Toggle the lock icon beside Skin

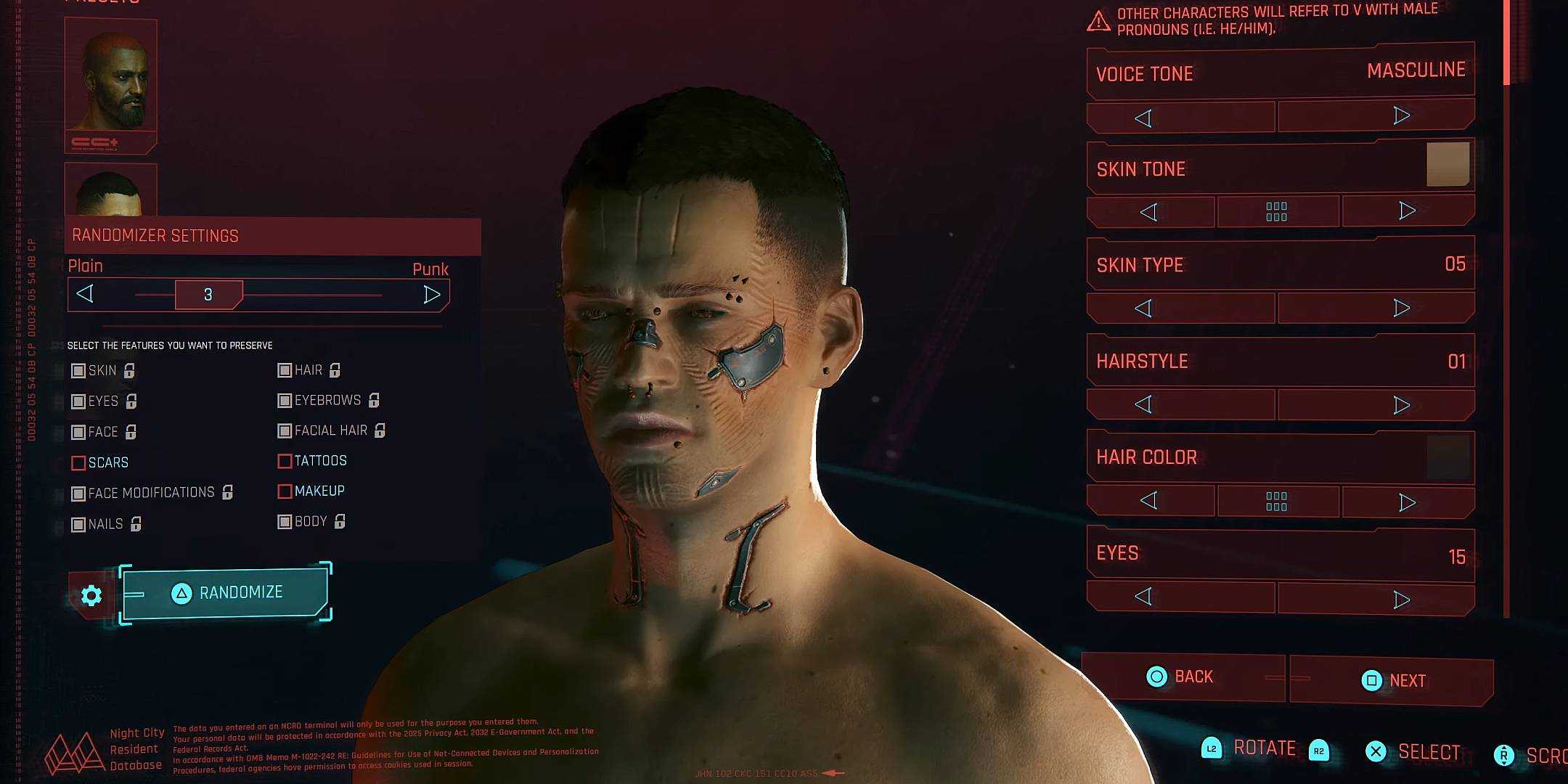129,371
